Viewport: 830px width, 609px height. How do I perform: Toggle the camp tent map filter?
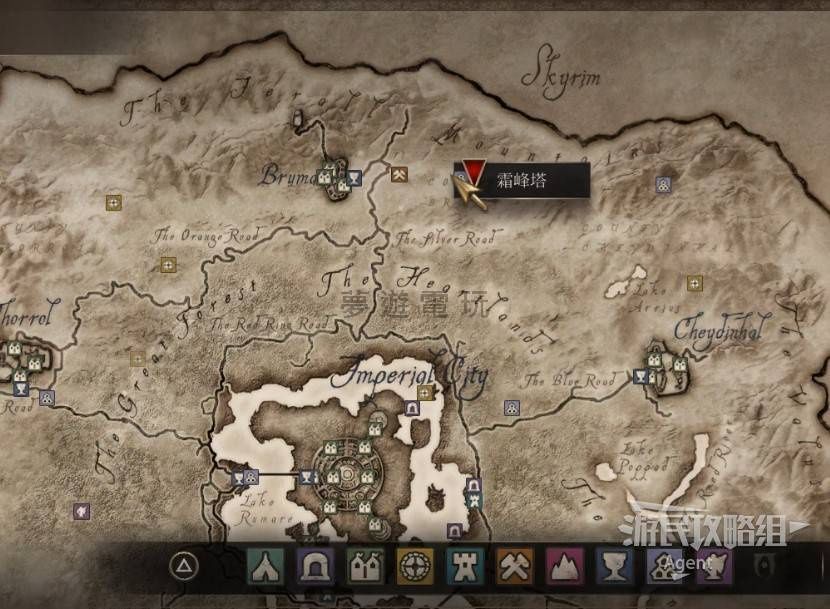(266, 568)
